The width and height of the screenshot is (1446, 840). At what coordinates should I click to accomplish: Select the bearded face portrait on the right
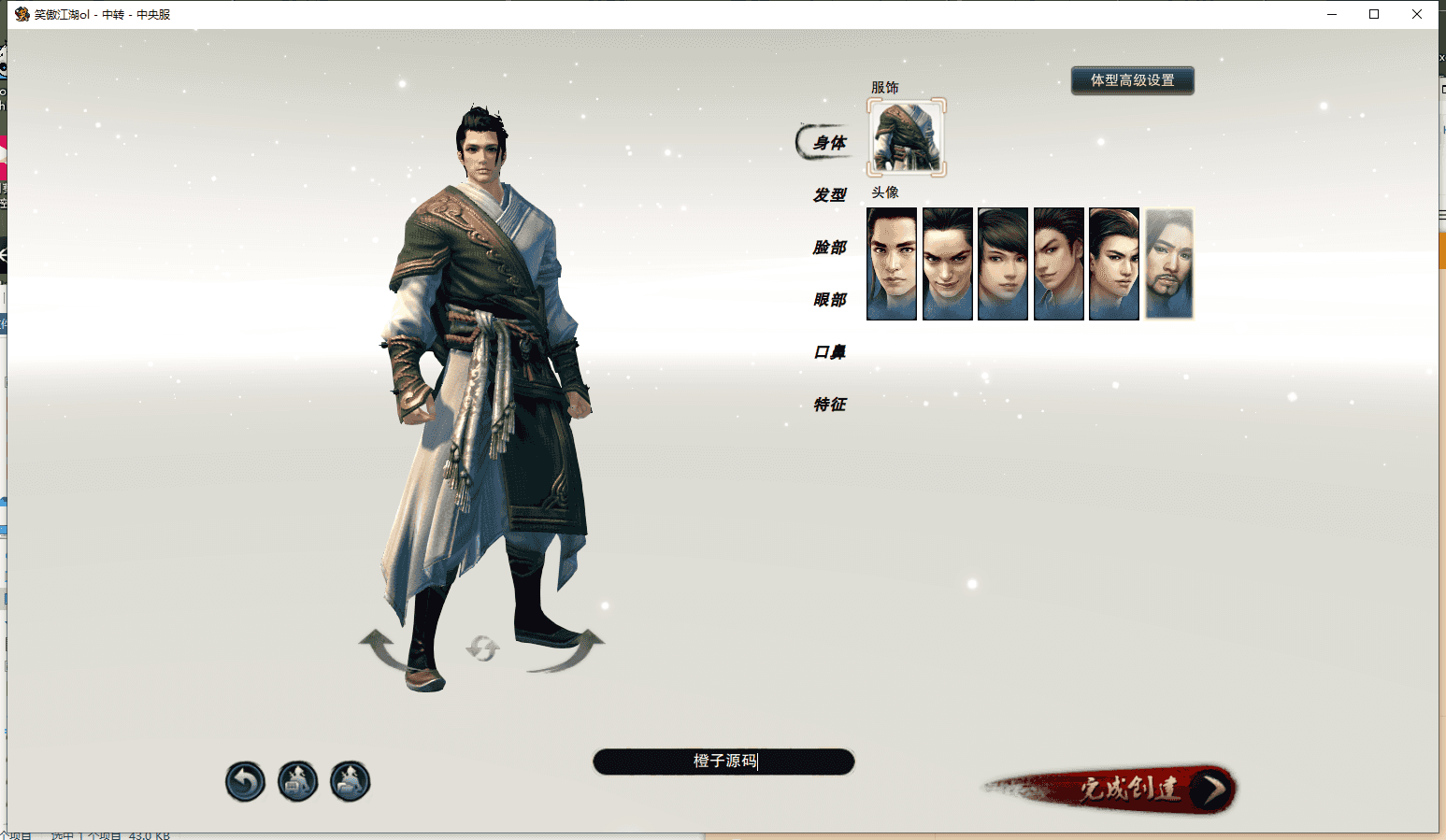pos(1168,263)
